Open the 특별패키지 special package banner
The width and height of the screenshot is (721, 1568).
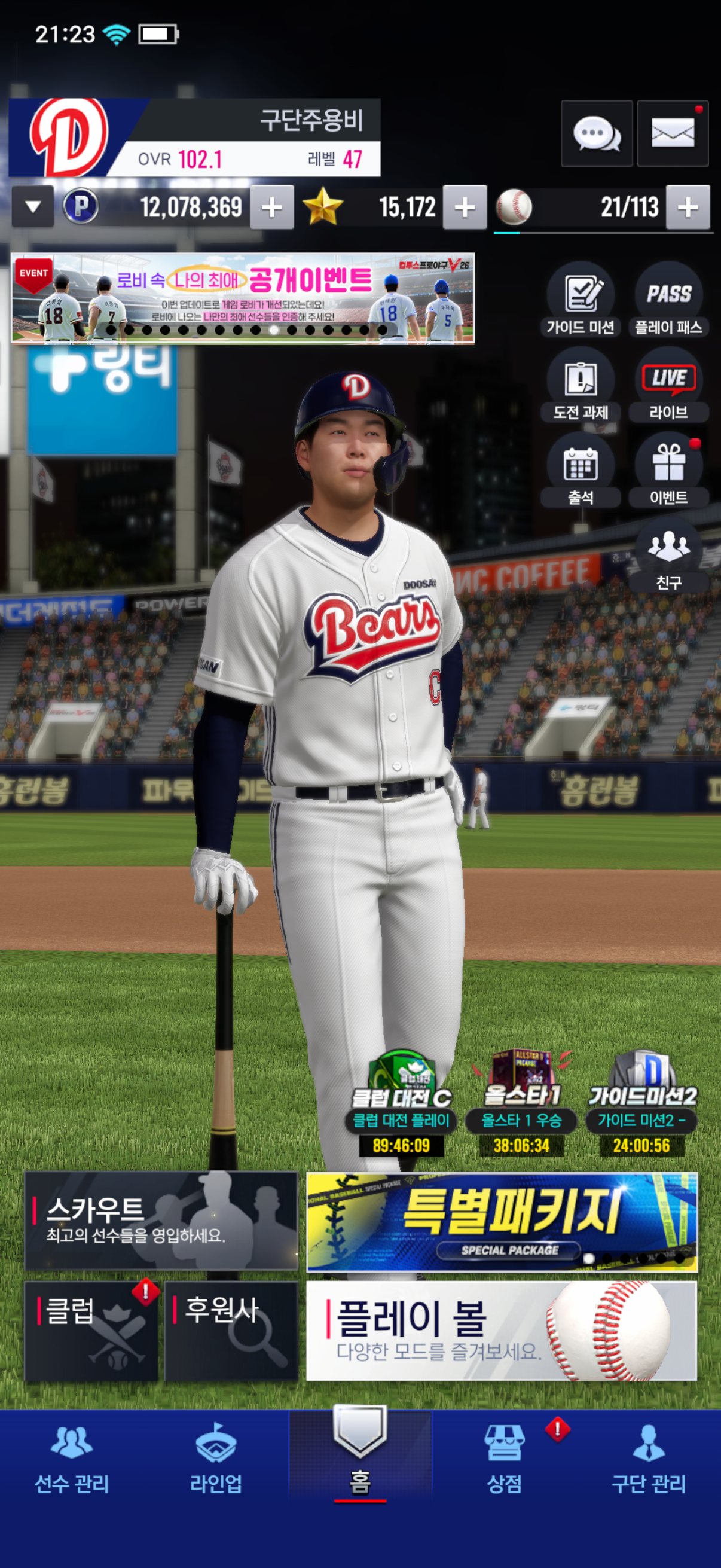pyautogui.click(x=502, y=1222)
